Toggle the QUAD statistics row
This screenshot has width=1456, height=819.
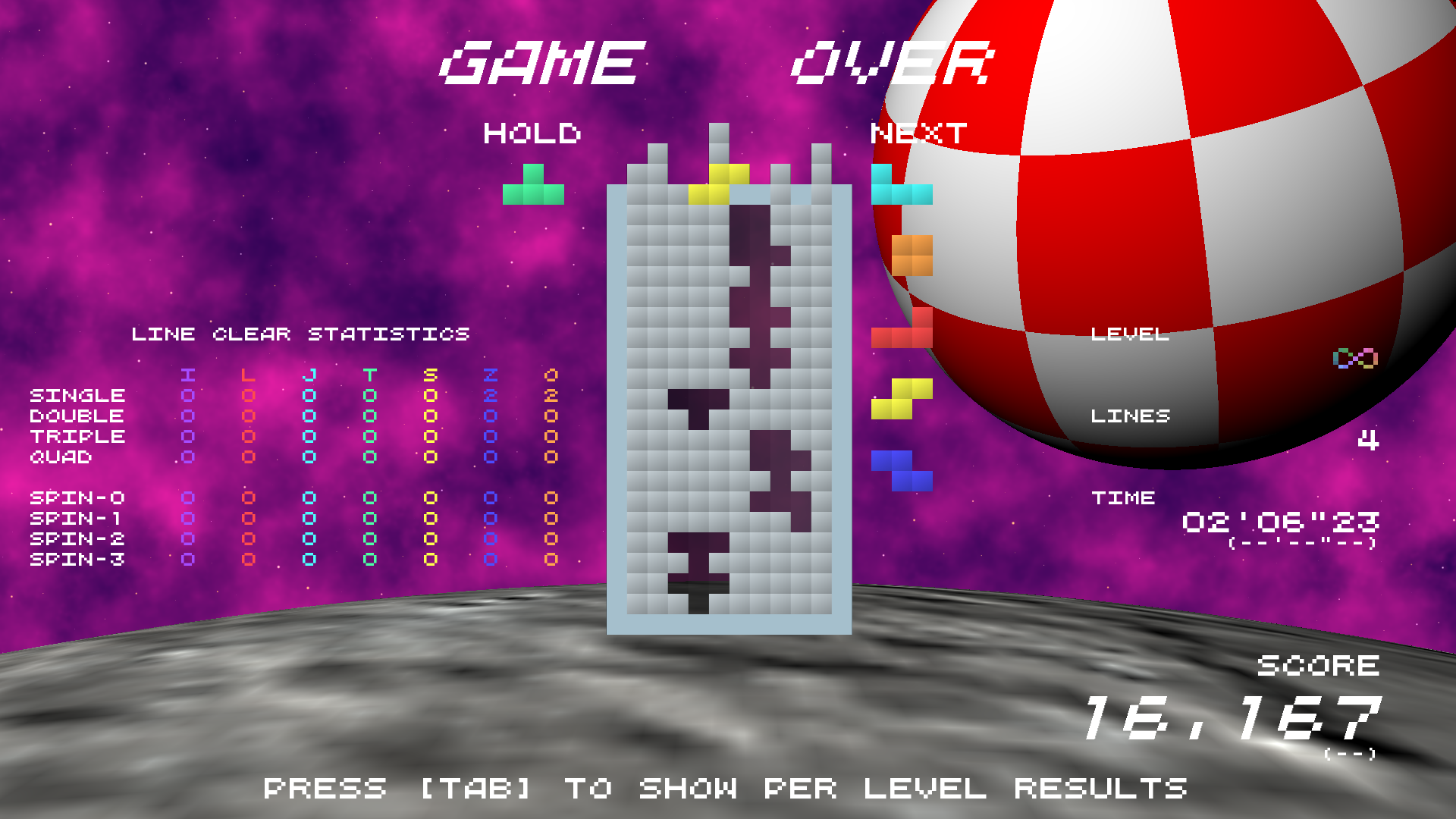pyautogui.click(x=61, y=457)
